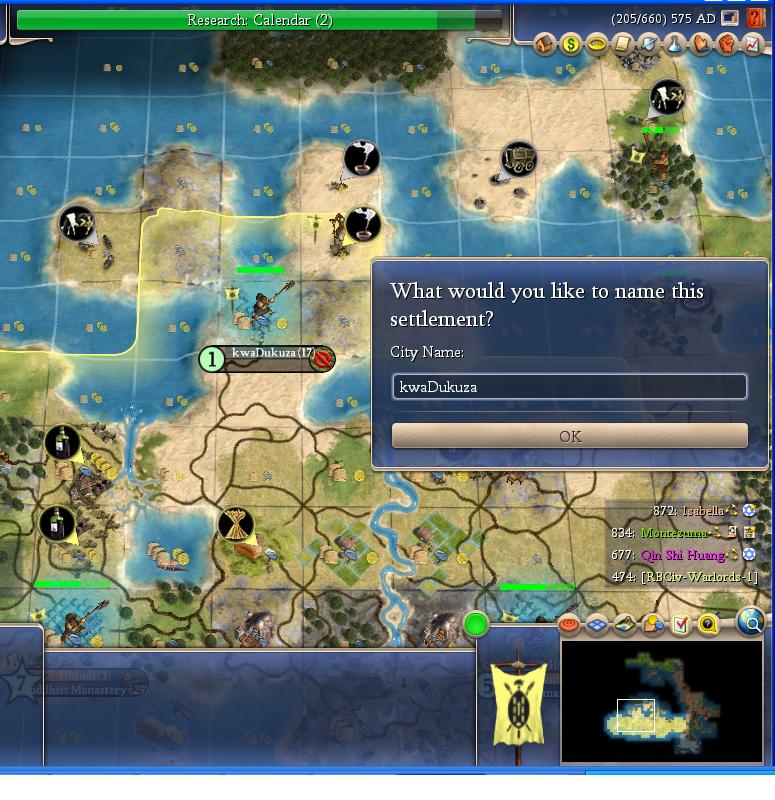Open the Military Advisor shield icon
The height and width of the screenshot is (800, 775).
click(648, 44)
